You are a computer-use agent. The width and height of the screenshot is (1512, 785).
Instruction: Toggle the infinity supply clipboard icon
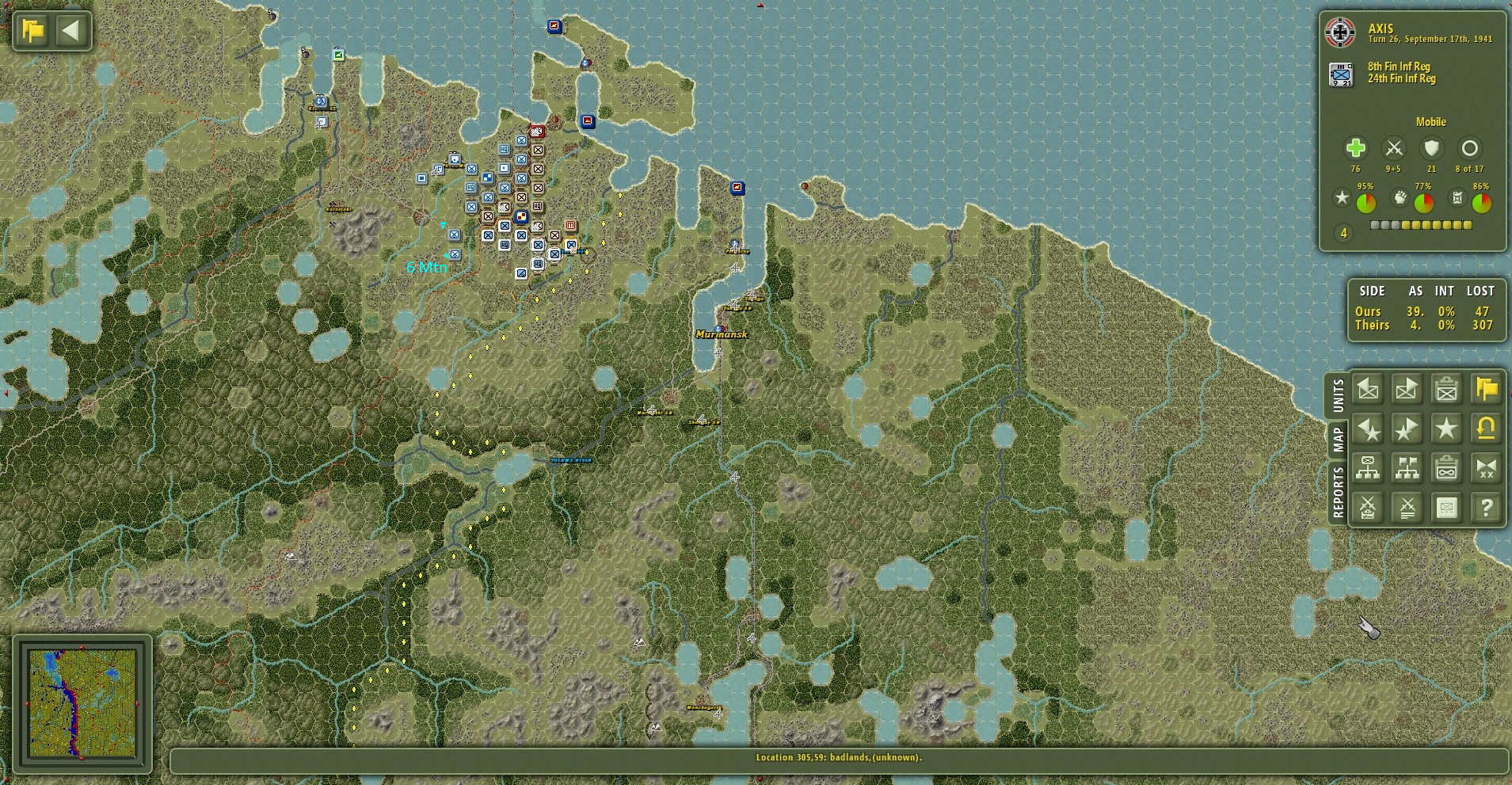point(1447,468)
